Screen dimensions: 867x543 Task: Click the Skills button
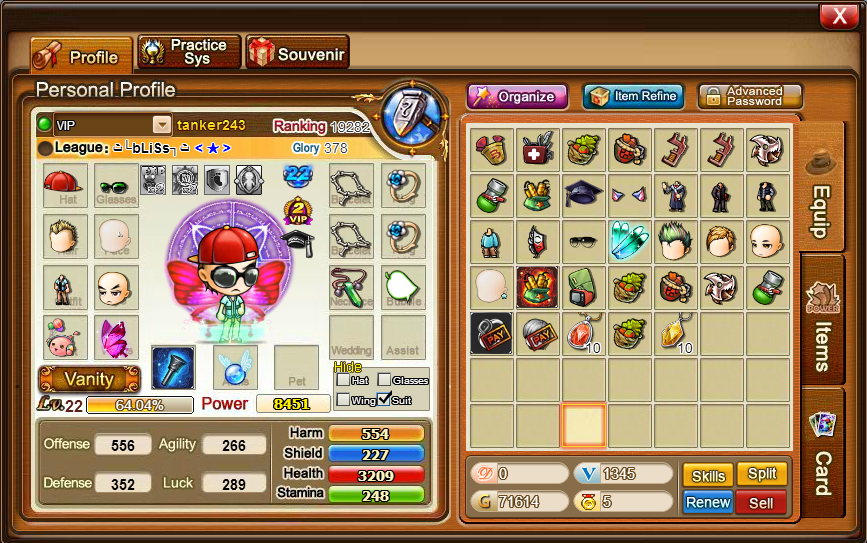708,475
